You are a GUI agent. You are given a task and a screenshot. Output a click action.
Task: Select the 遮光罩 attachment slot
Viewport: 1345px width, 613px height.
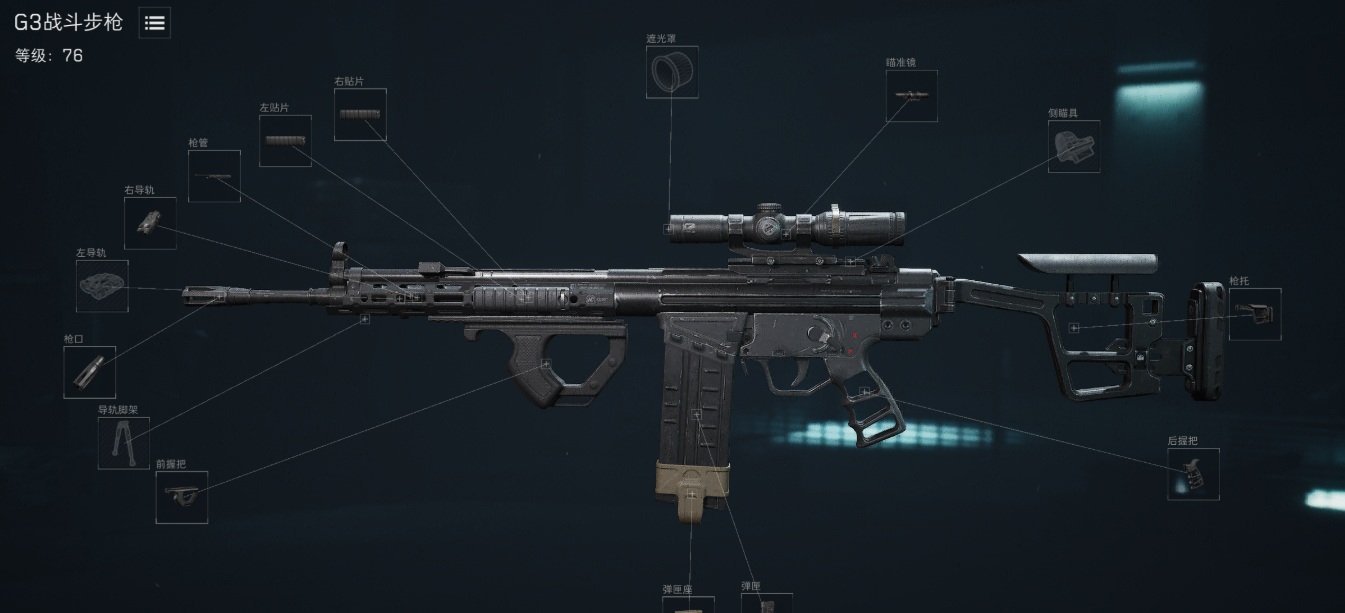[x=671, y=72]
